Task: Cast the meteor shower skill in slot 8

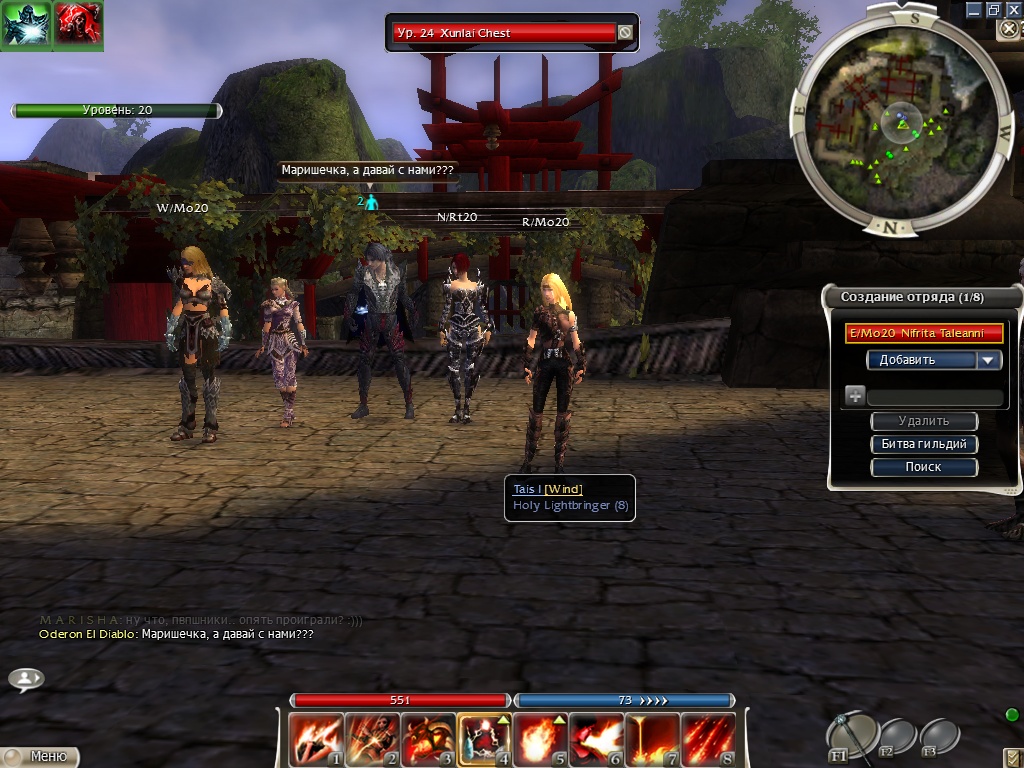Action: [x=709, y=739]
